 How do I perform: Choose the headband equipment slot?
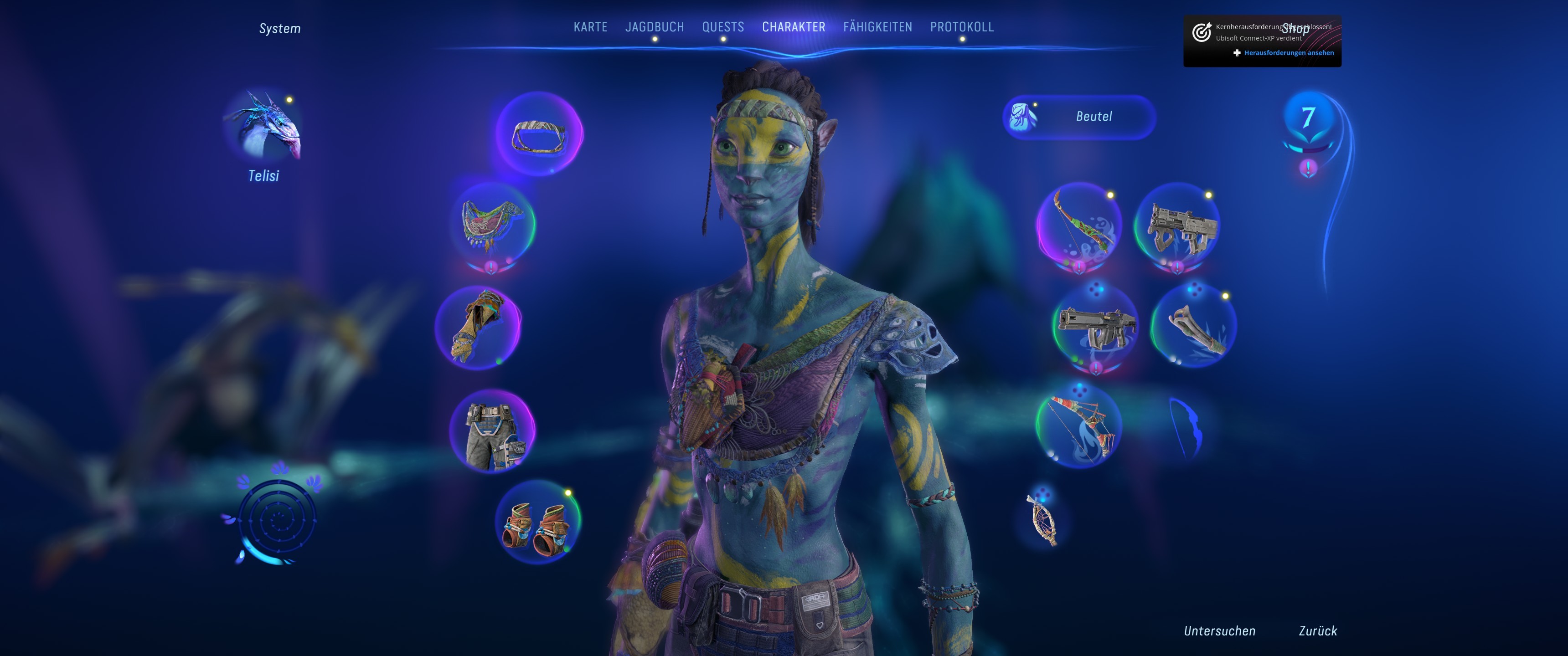tap(539, 134)
